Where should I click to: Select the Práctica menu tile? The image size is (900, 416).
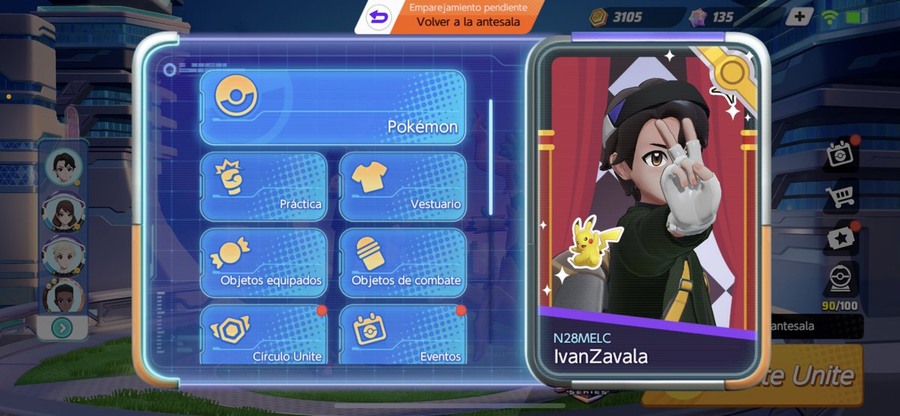click(263, 186)
